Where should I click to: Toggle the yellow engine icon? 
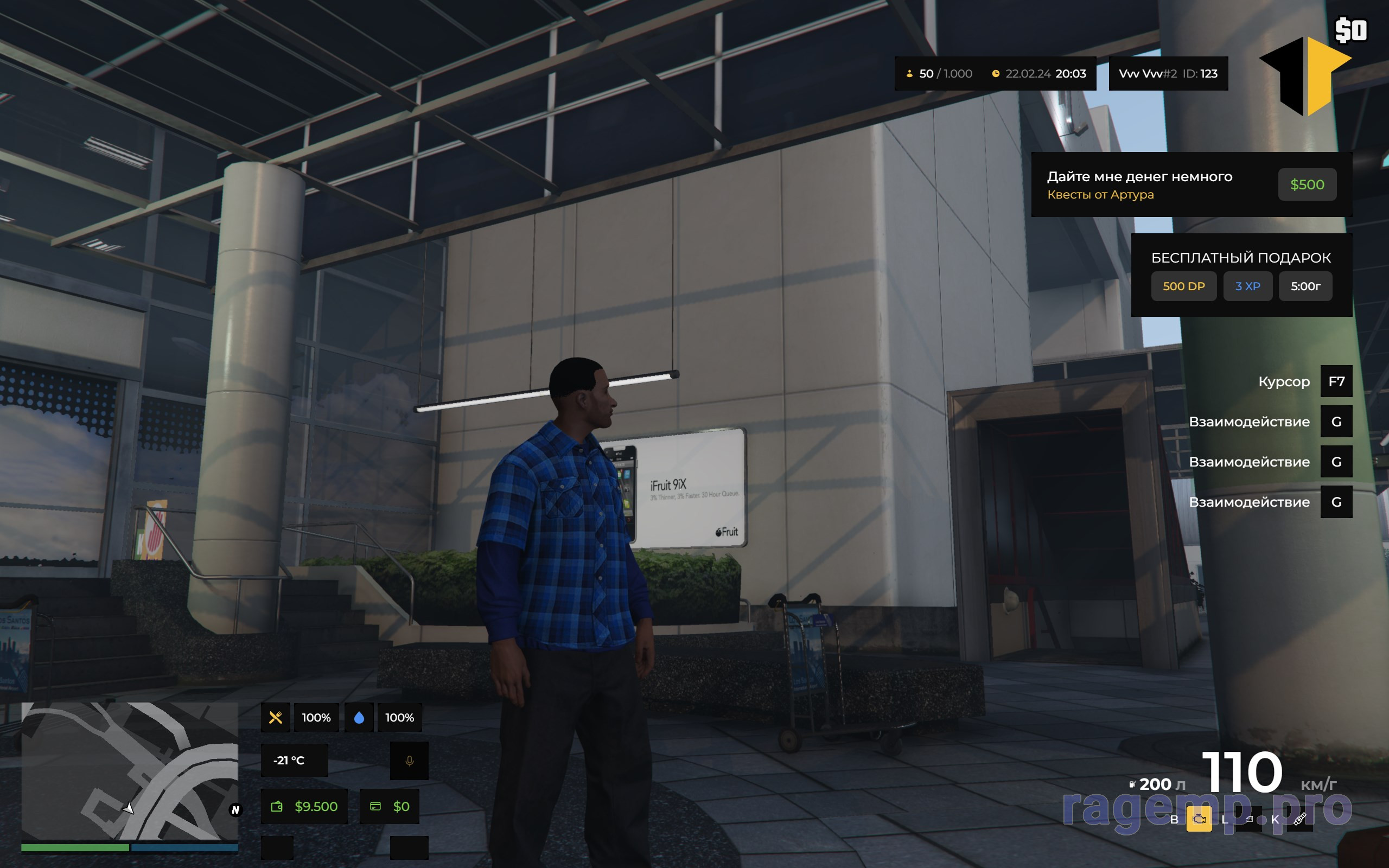click(x=1199, y=819)
